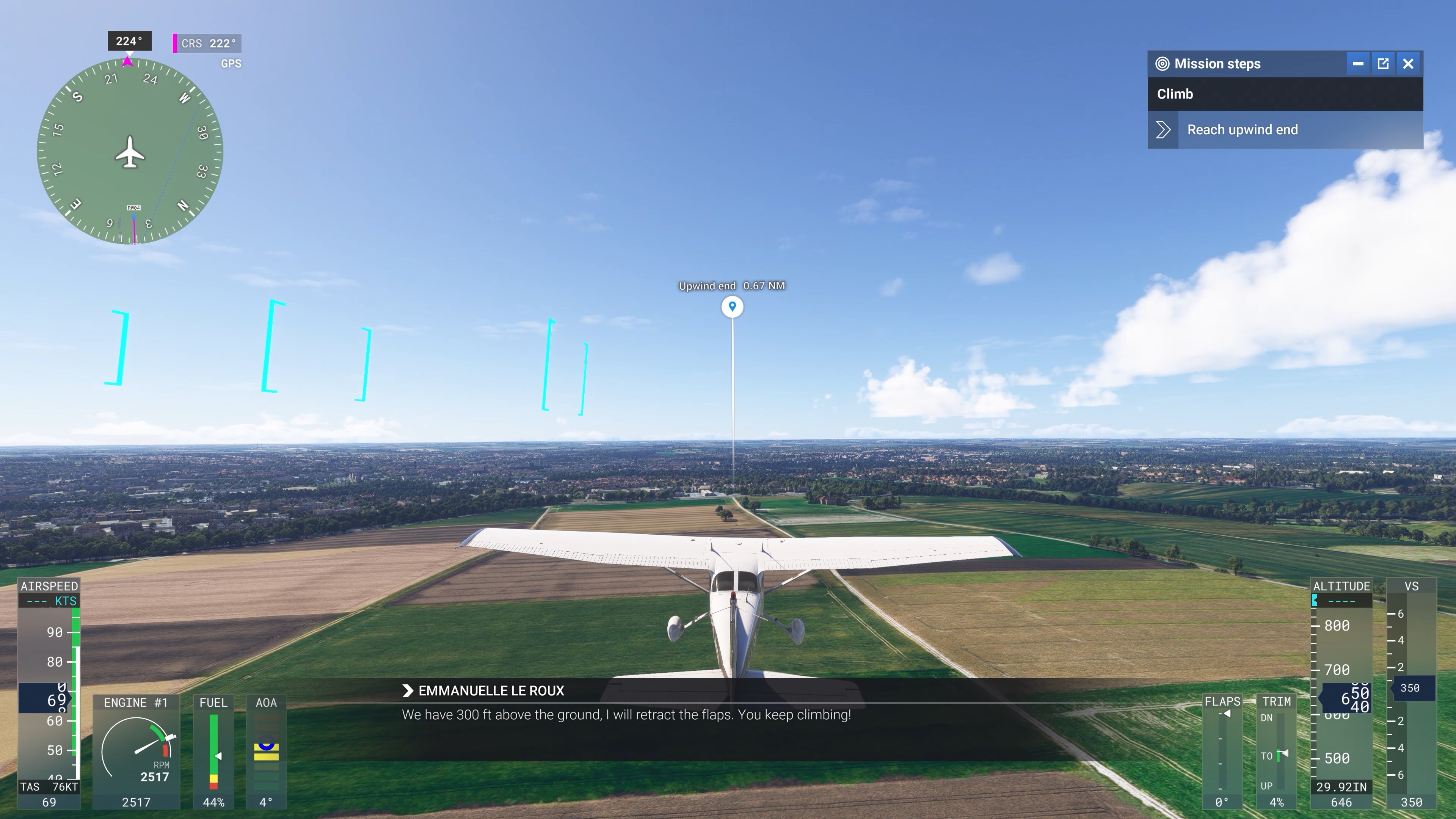The height and width of the screenshot is (819, 1456).
Task: Expand the dialogue chevron beside Emmanuelle Le Roux
Action: [408, 690]
